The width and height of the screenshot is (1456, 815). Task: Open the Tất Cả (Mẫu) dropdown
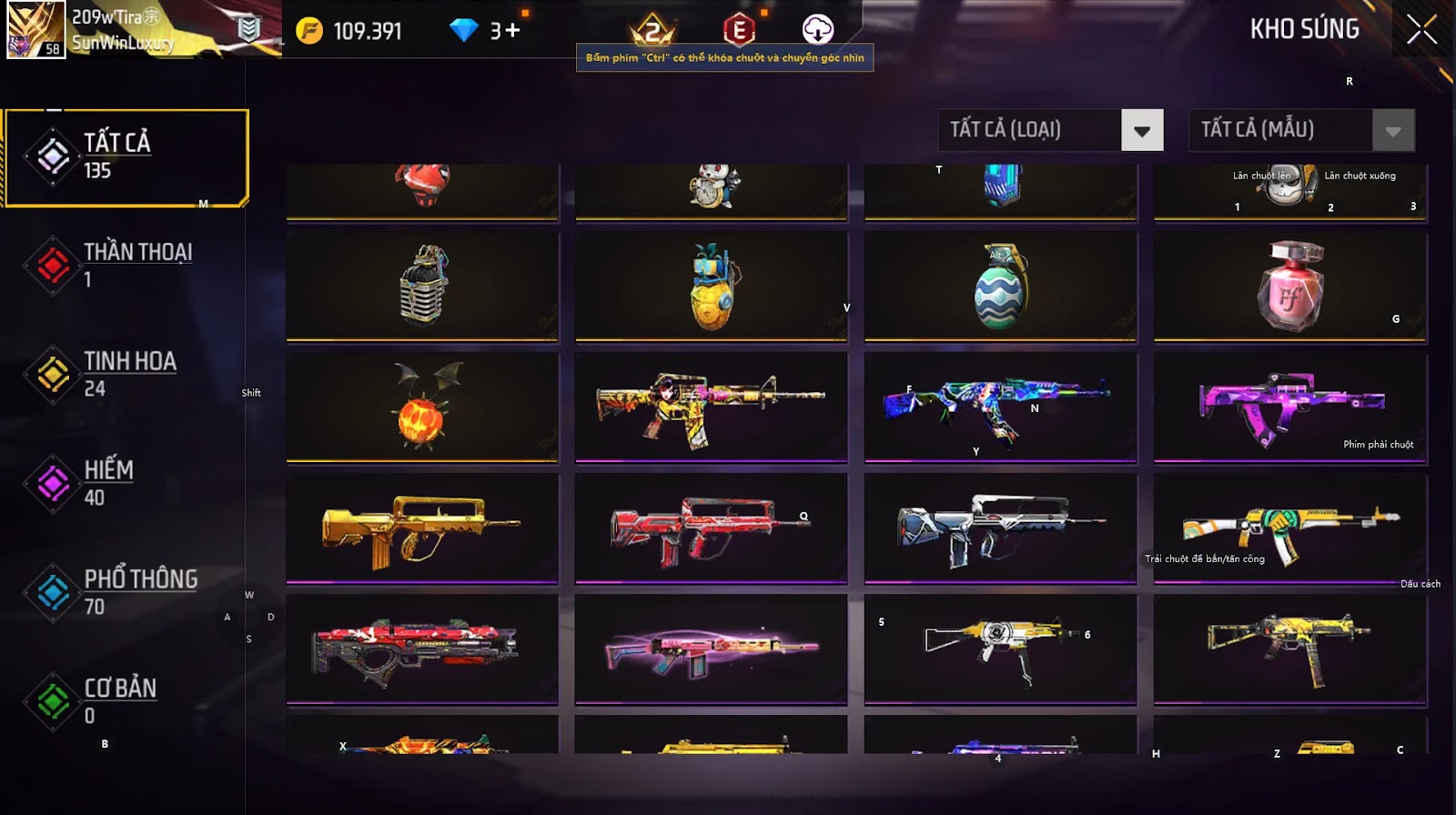[1392, 130]
